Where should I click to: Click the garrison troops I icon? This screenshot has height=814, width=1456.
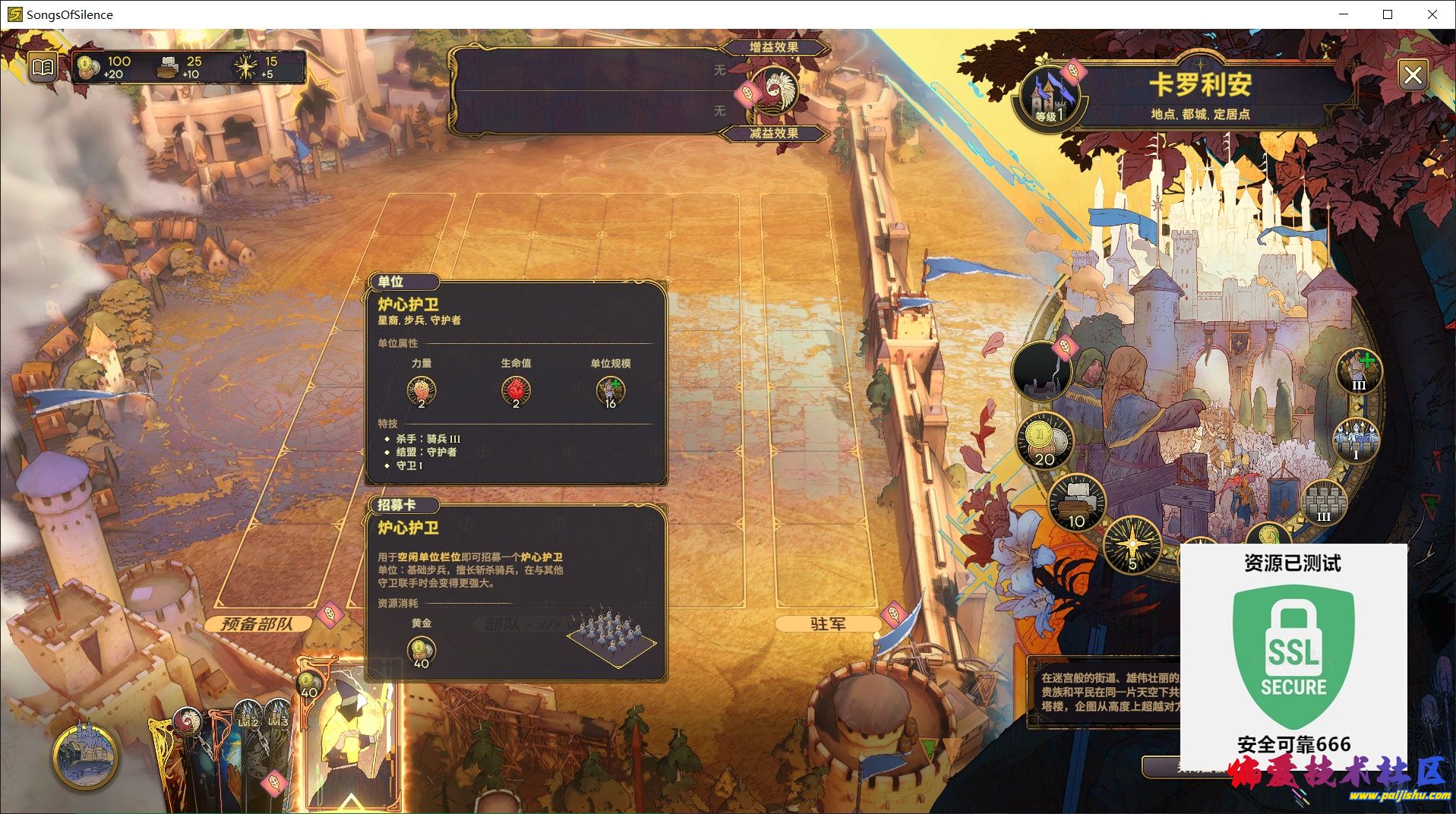(1356, 440)
